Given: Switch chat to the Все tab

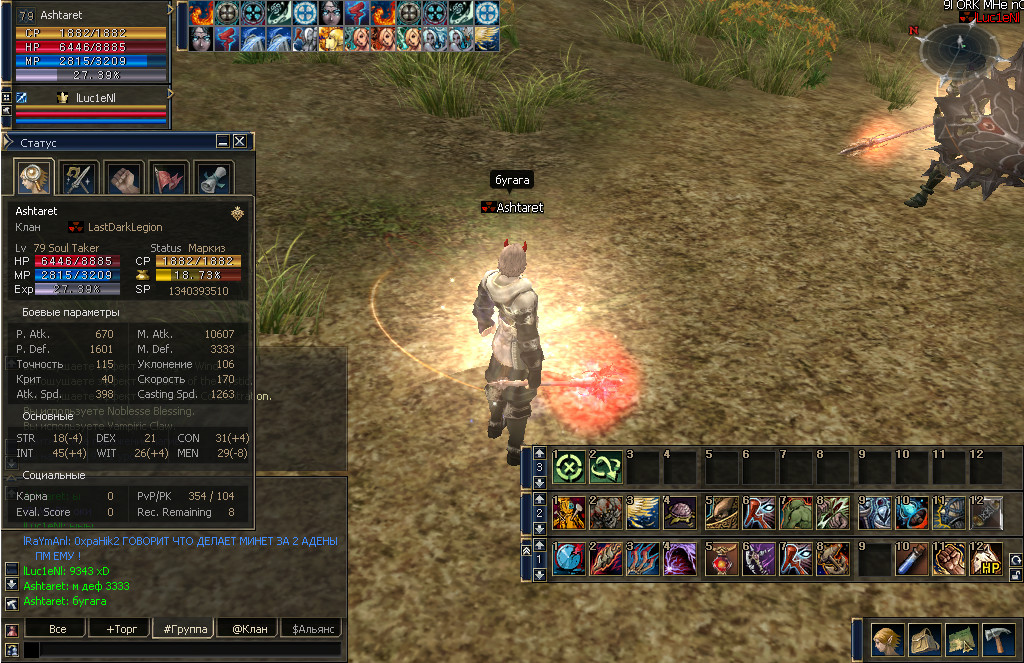Looking at the screenshot, I should click(x=57, y=629).
